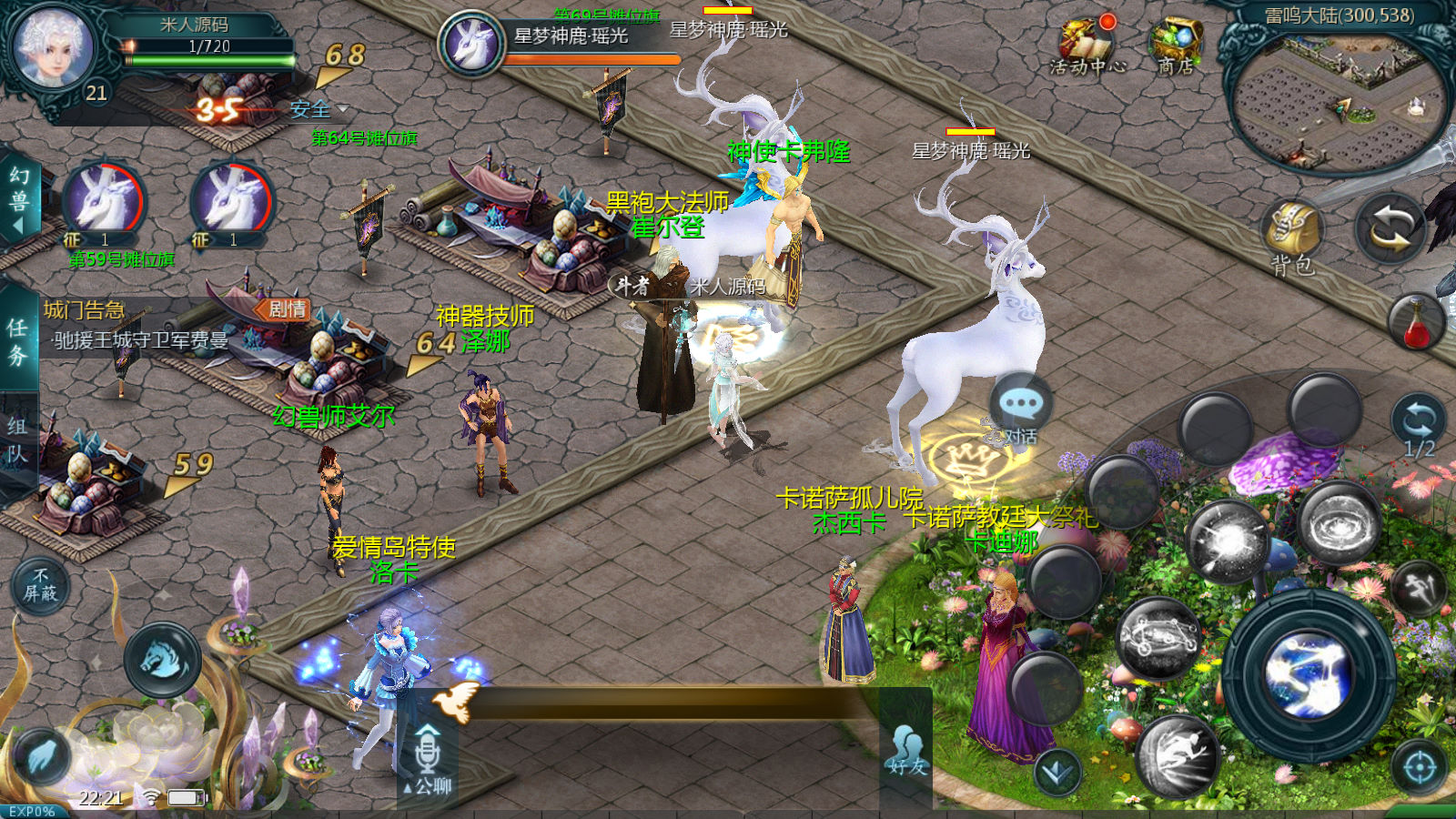This screenshot has width=1456, height=819.
Task: Open 活动中心 activity center
Action: point(1087,47)
